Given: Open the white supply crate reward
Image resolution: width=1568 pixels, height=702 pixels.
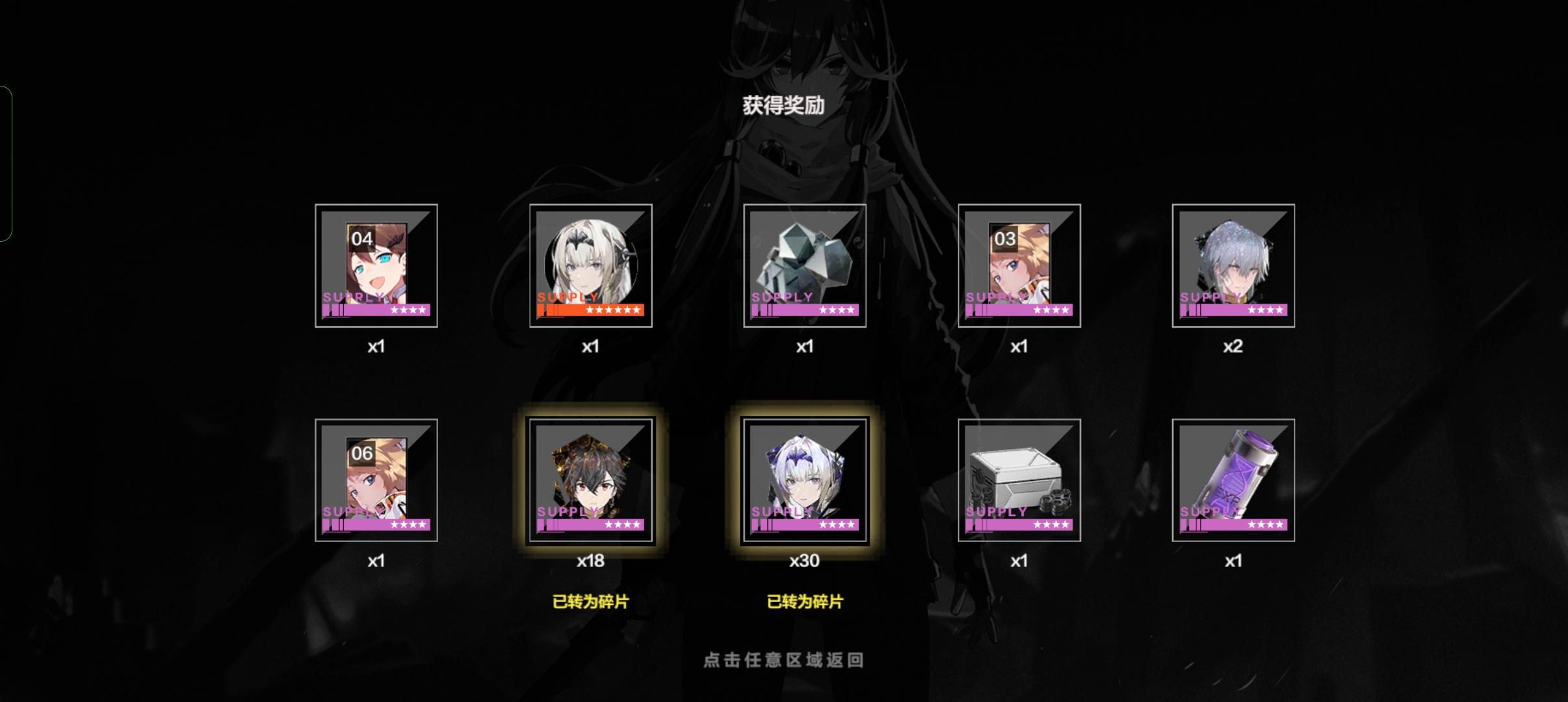Looking at the screenshot, I should 1019,480.
